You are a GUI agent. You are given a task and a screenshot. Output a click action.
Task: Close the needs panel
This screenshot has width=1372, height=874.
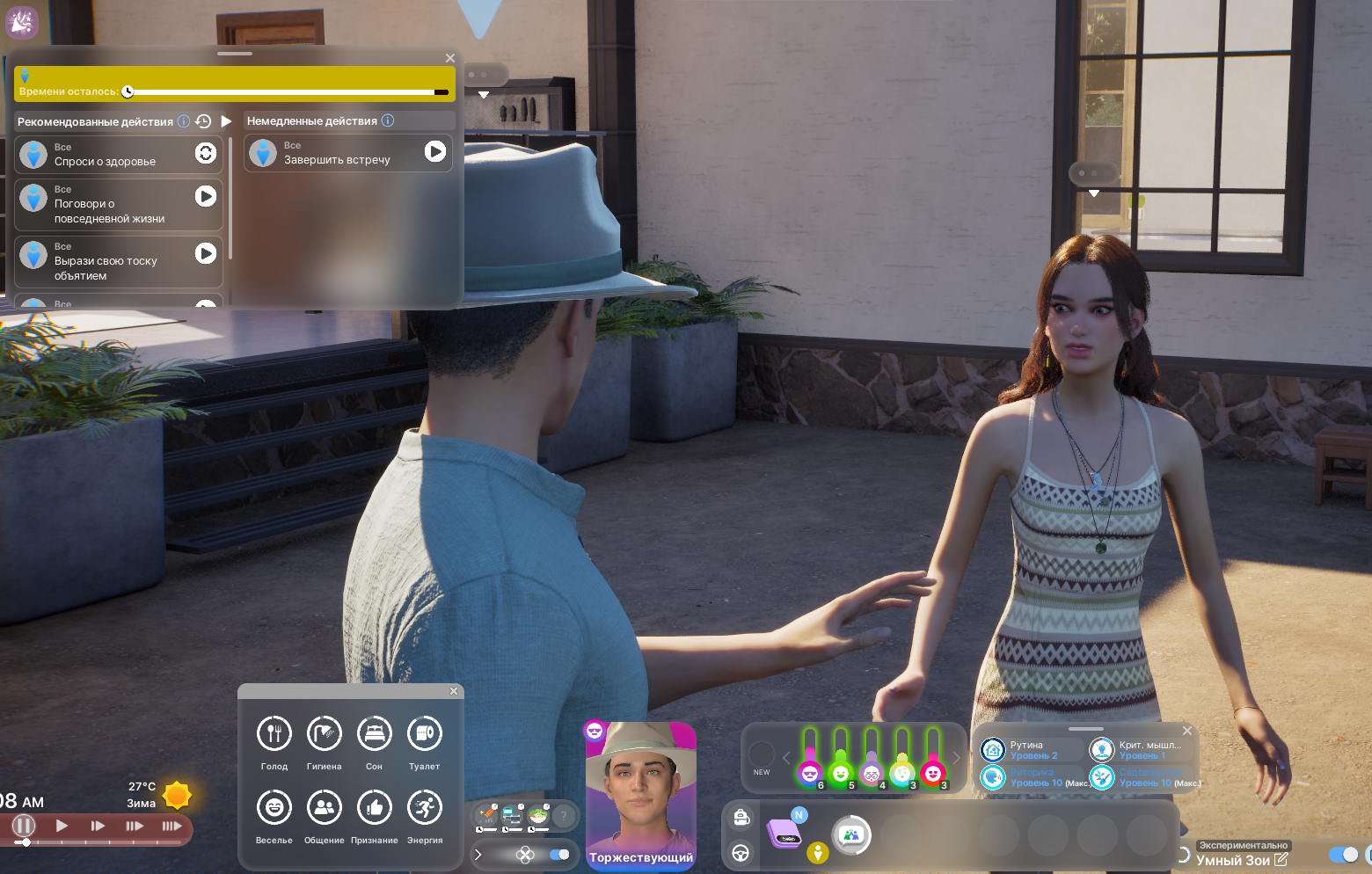pos(454,691)
